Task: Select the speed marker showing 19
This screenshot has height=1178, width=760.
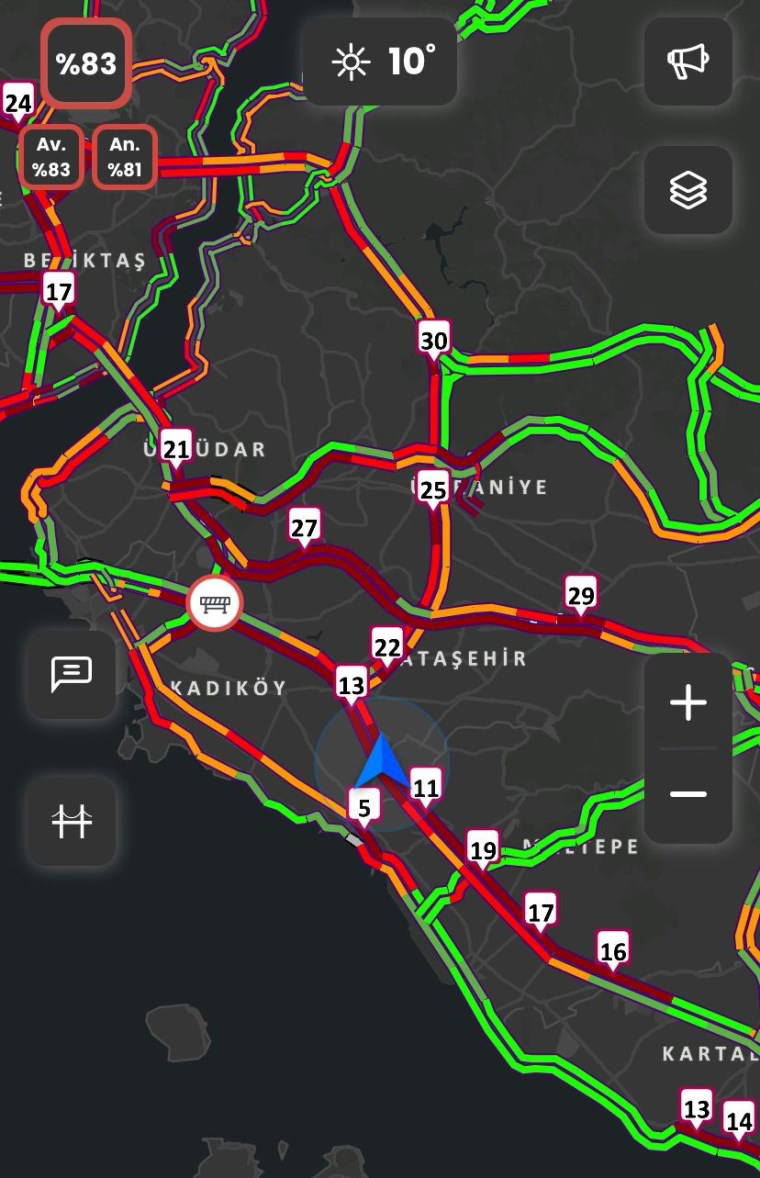Action: click(484, 851)
